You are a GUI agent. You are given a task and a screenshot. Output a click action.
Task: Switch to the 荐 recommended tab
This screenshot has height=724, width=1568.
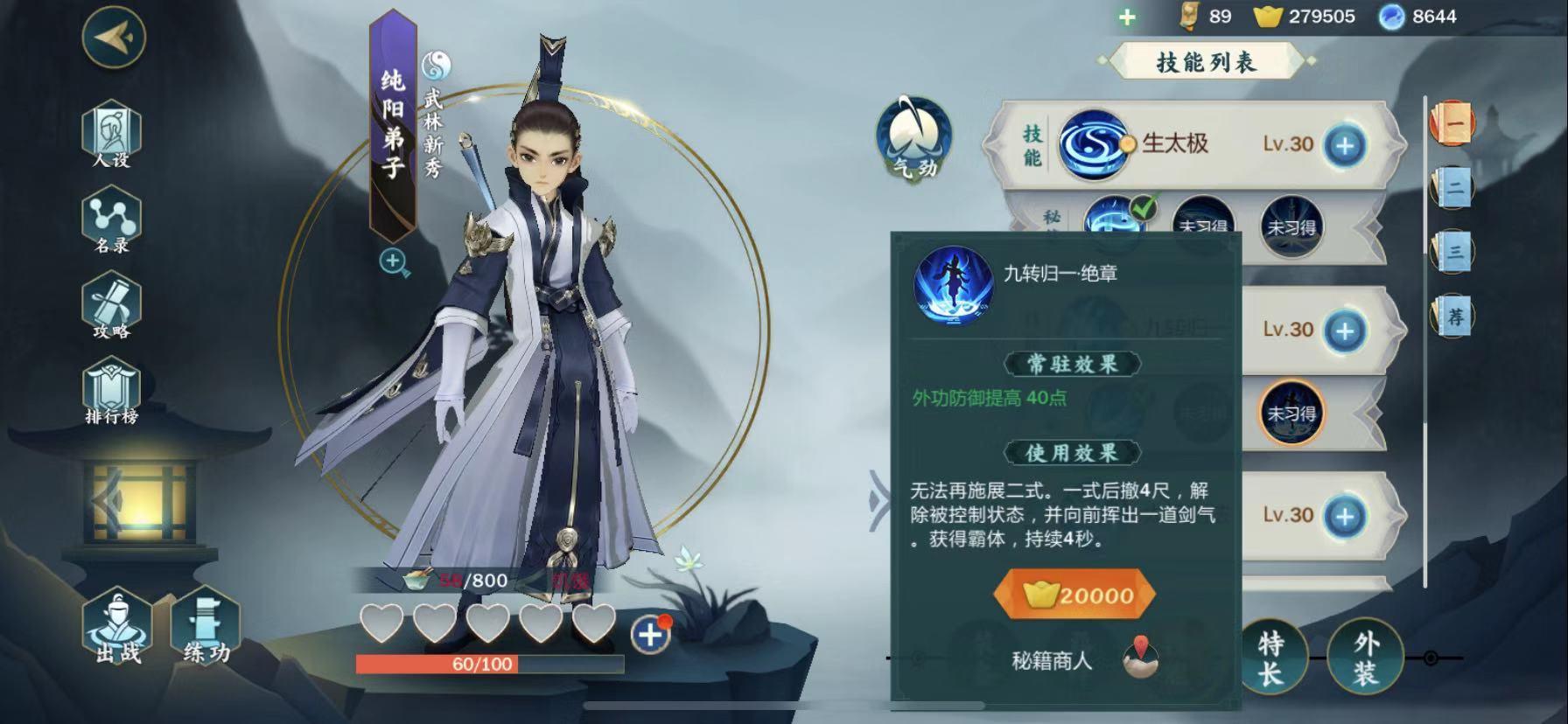pyautogui.click(x=1453, y=316)
